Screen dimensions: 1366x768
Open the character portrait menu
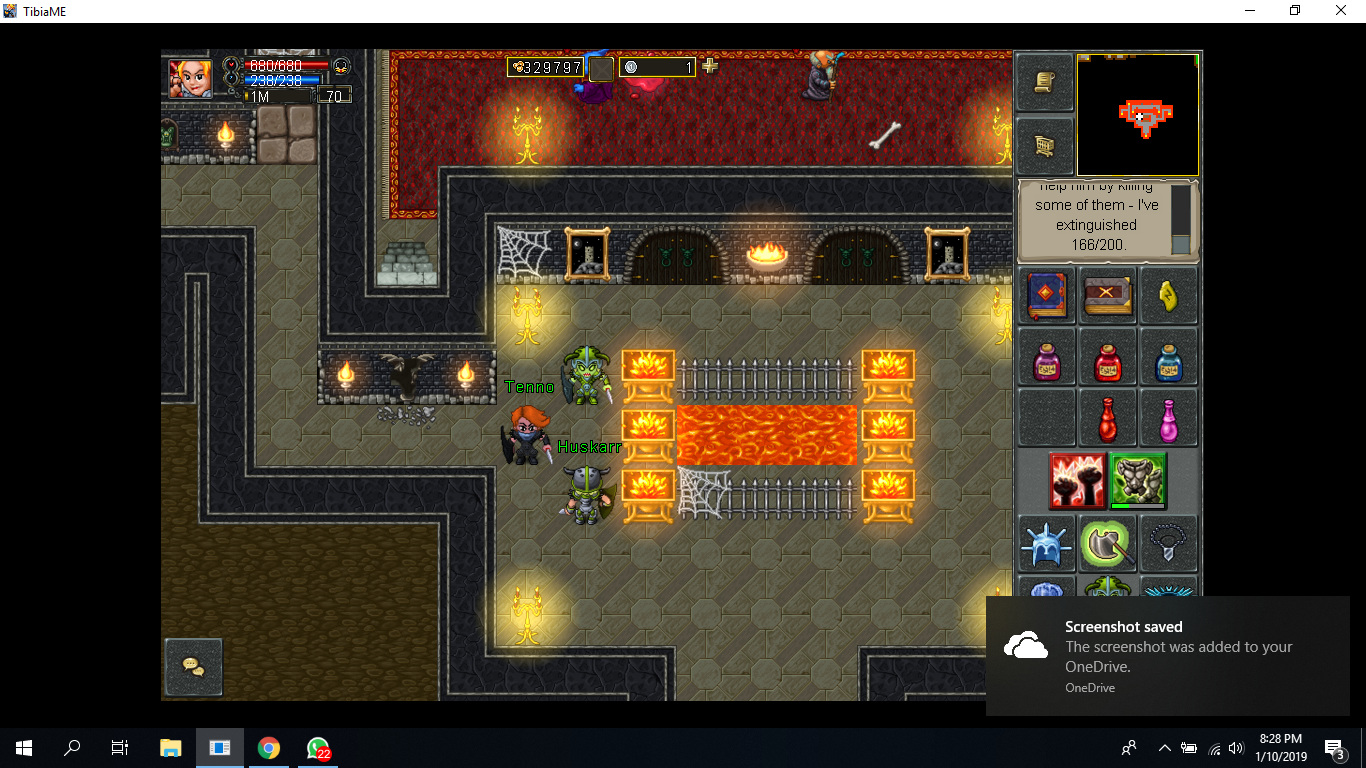190,78
